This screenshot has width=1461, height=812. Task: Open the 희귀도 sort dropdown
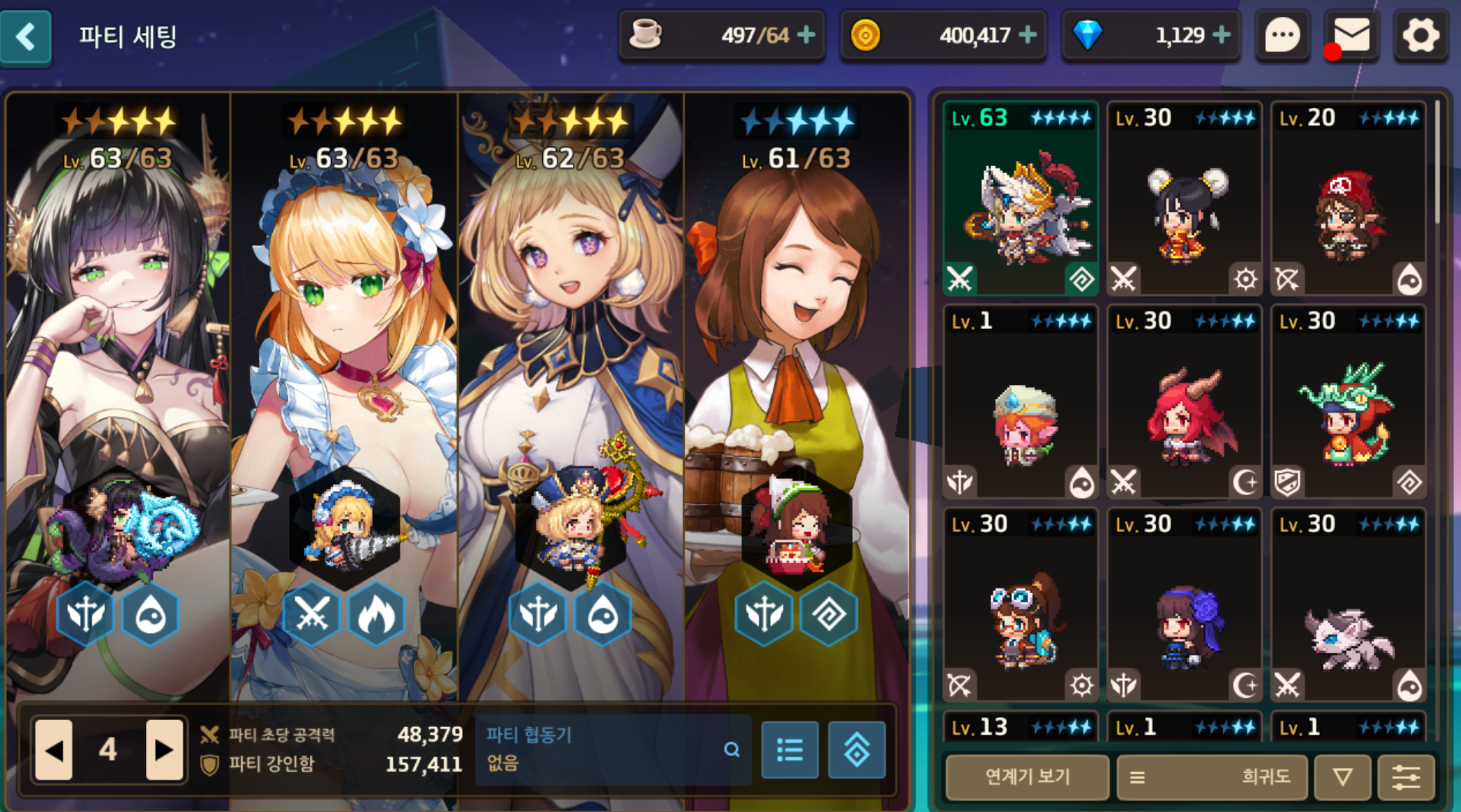coord(1211,777)
